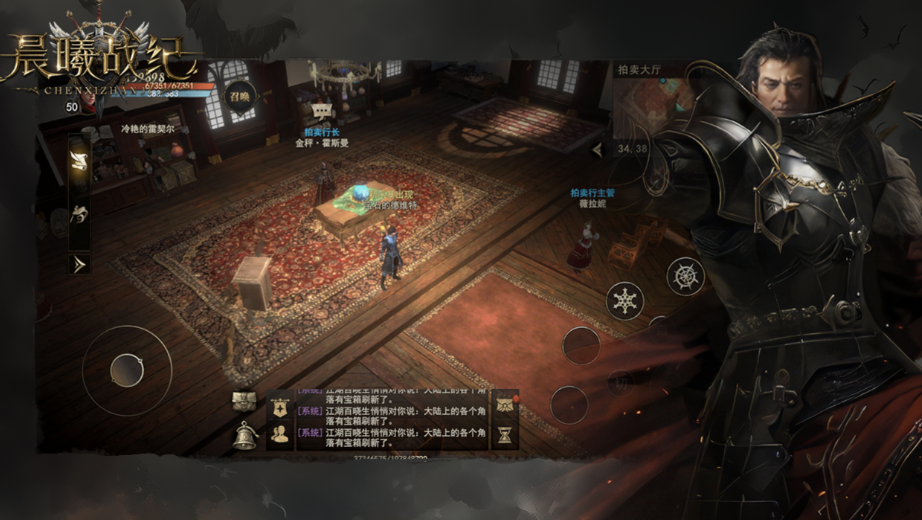Switch to the team tab in side panel

(79, 213)
